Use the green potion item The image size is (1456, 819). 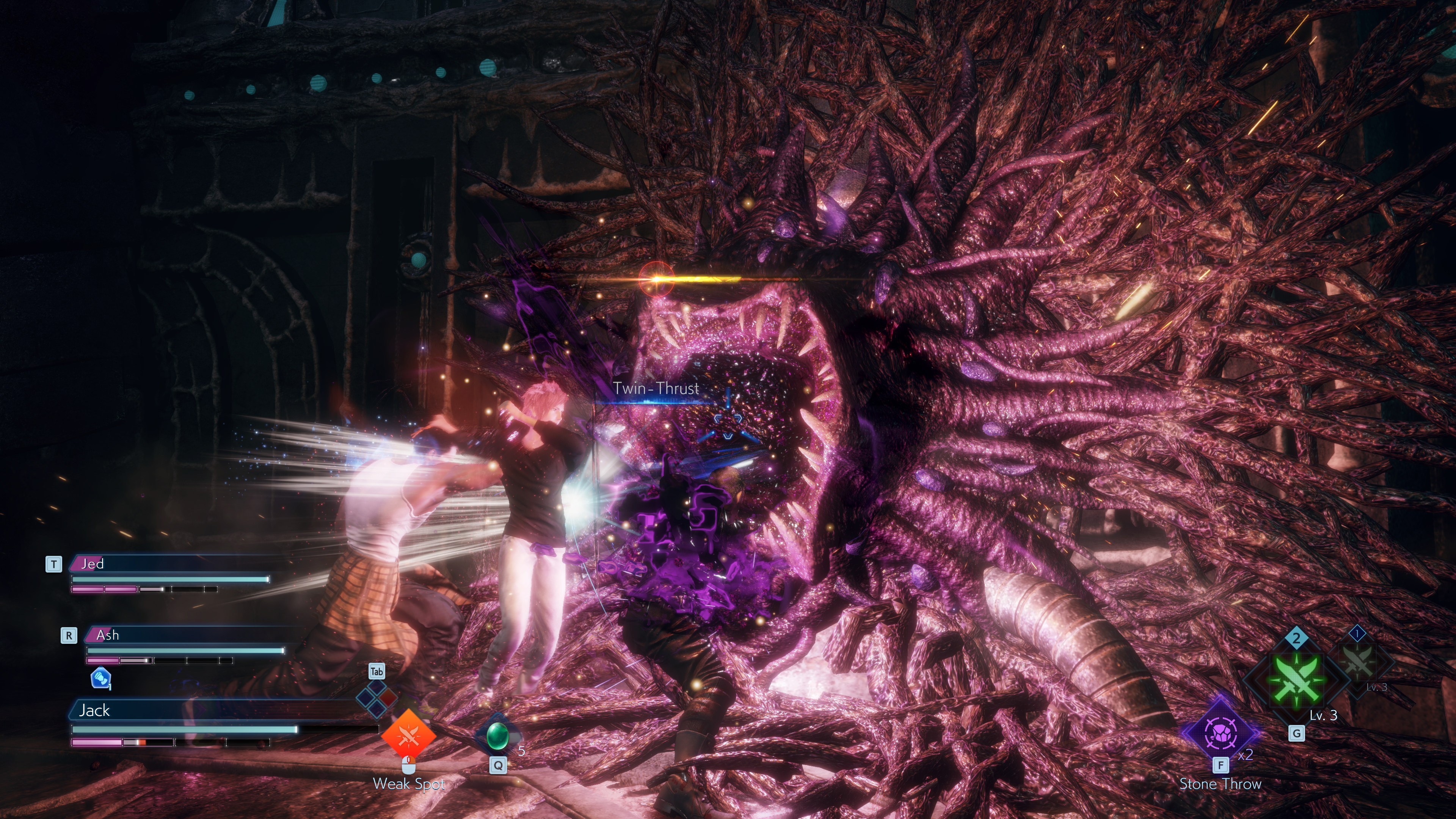pyautogui.click(x=497, y=735)
